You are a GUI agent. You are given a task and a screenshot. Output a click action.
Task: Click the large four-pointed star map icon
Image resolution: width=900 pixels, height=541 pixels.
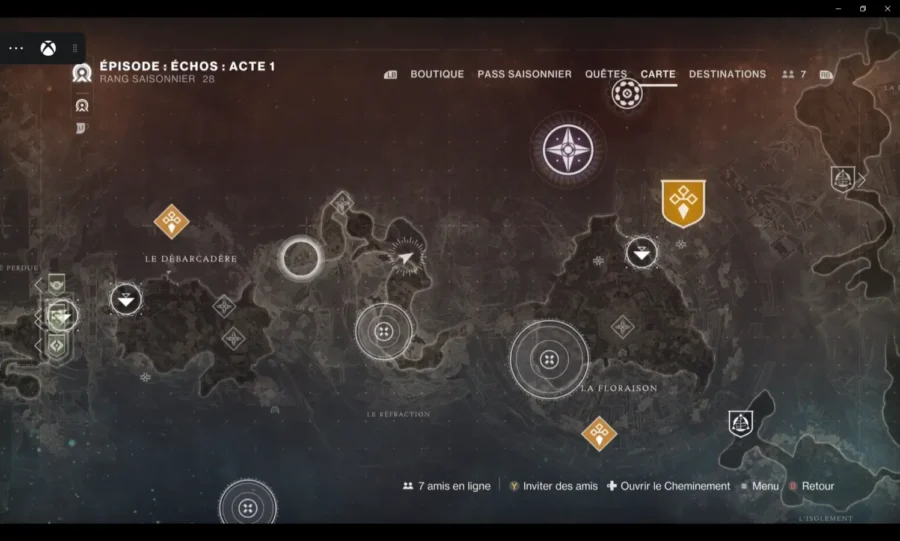567,149
